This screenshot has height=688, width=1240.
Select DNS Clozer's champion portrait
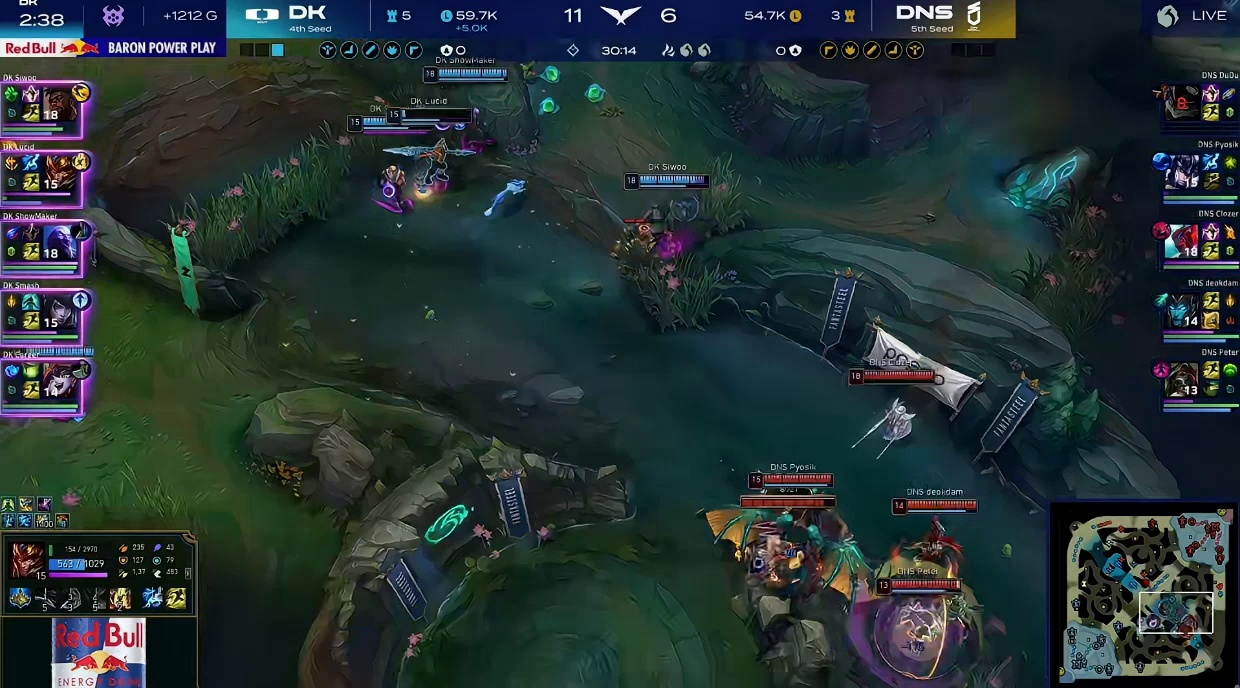[1182, 240]
